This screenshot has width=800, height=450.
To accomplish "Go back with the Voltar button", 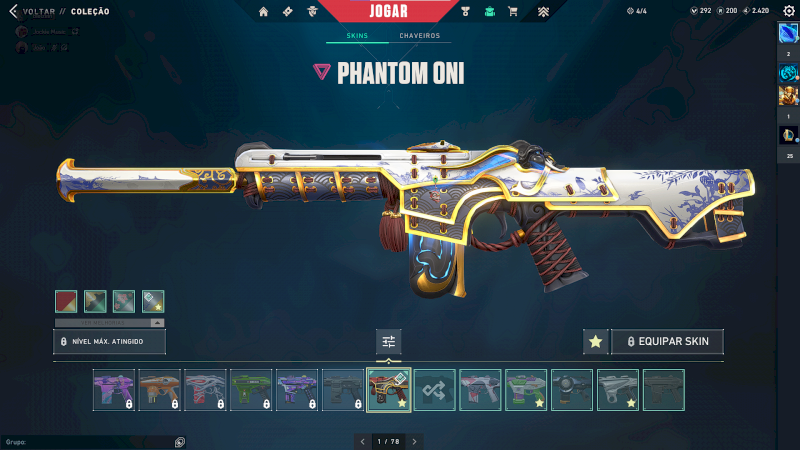I will (x=30, y=11).
